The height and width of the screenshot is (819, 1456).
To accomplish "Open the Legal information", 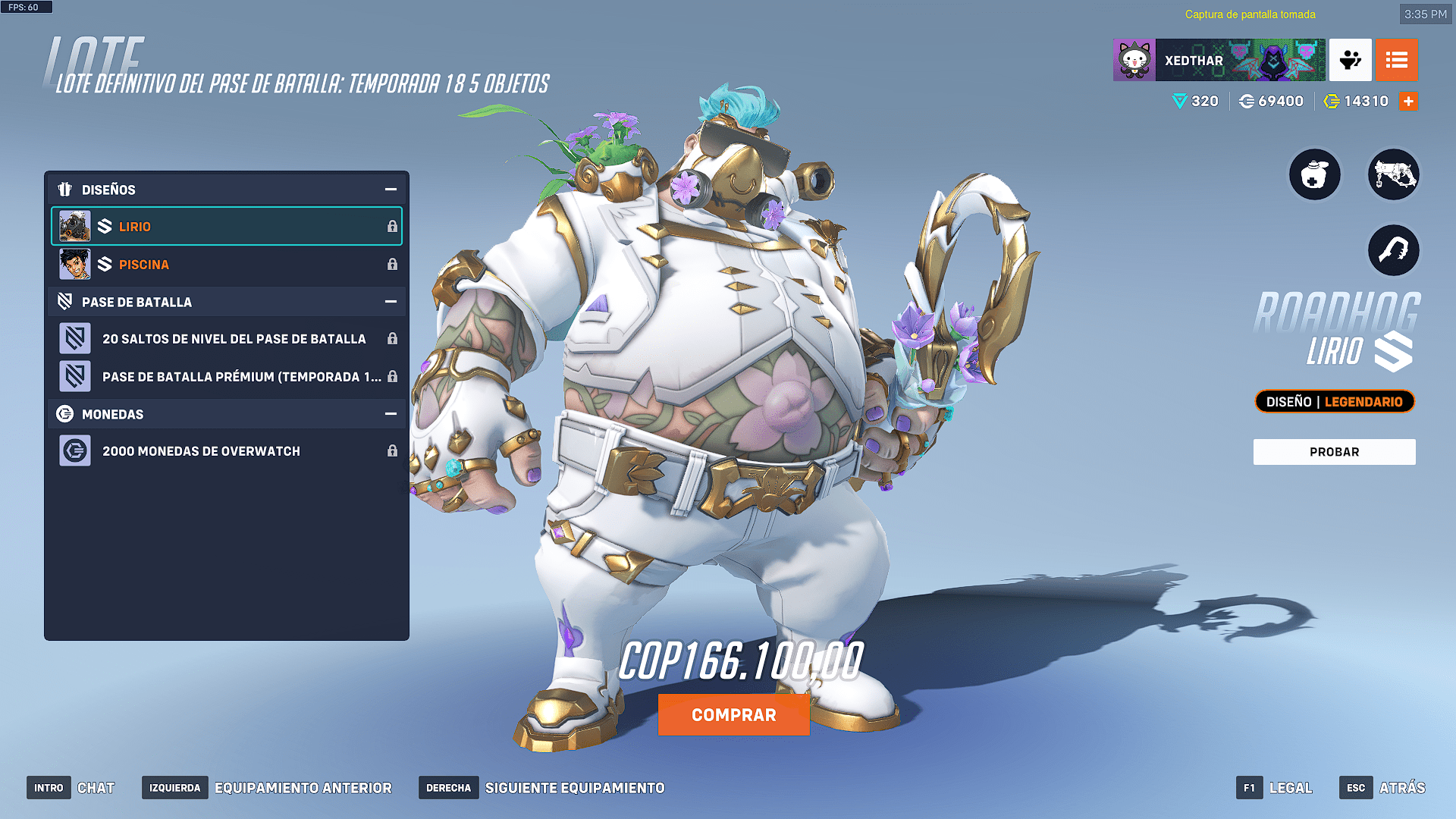I will (1275, 788).
